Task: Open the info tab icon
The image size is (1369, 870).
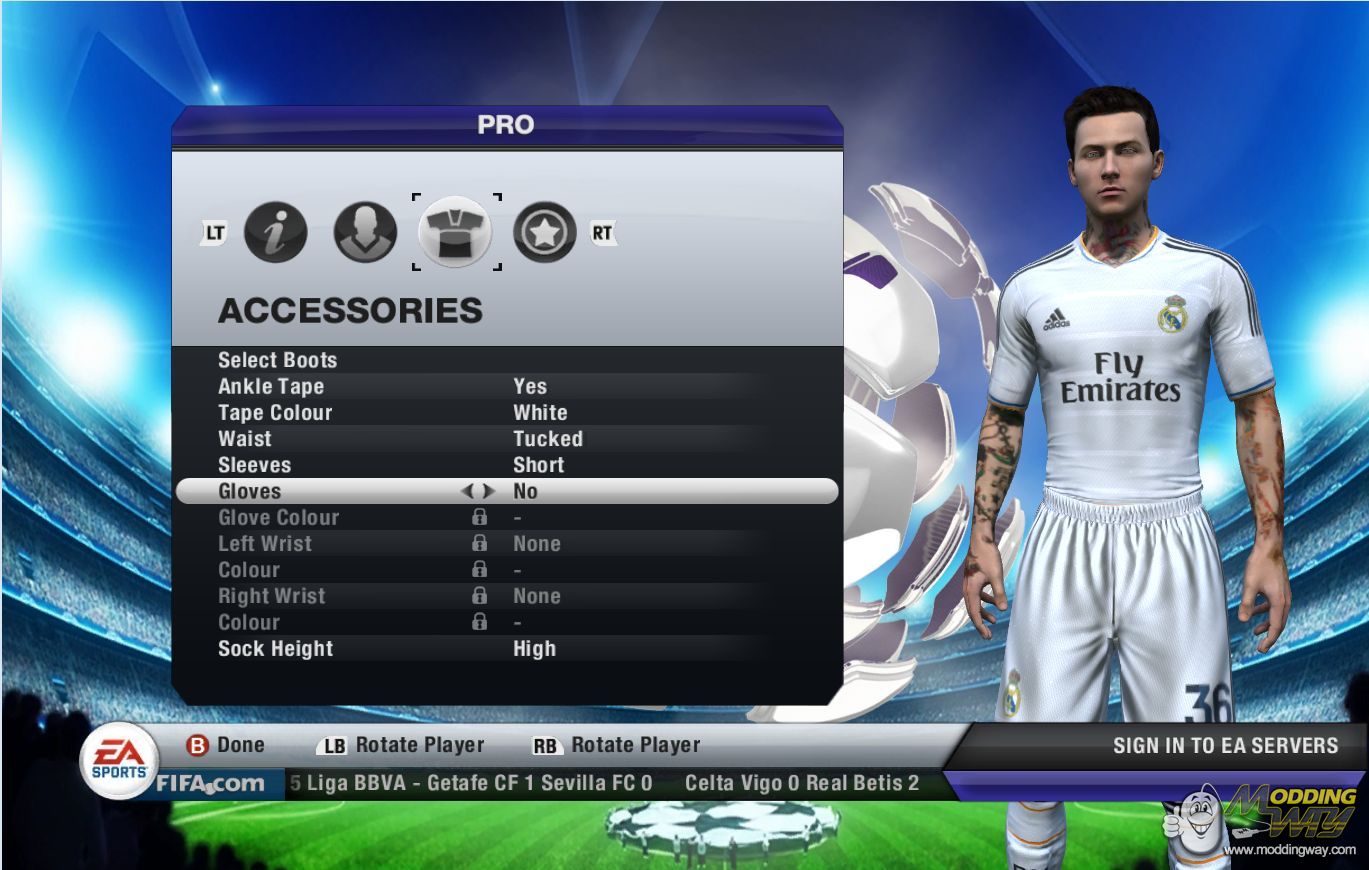Action: [275, 233]
